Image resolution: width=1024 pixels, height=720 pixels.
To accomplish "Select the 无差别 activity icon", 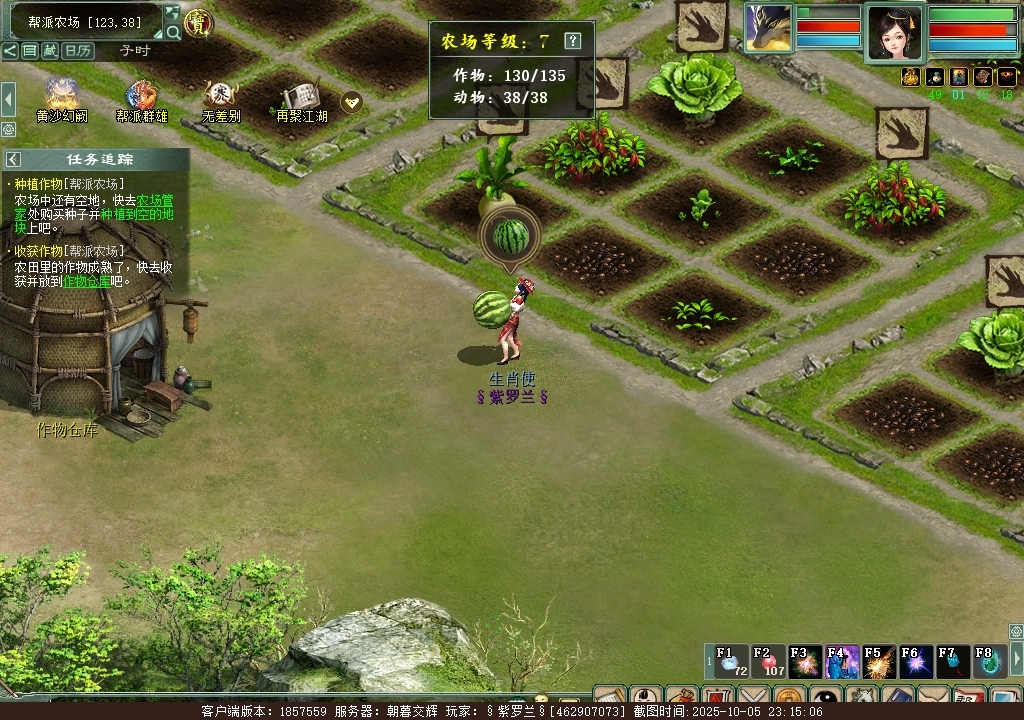I will pos(220,96).
